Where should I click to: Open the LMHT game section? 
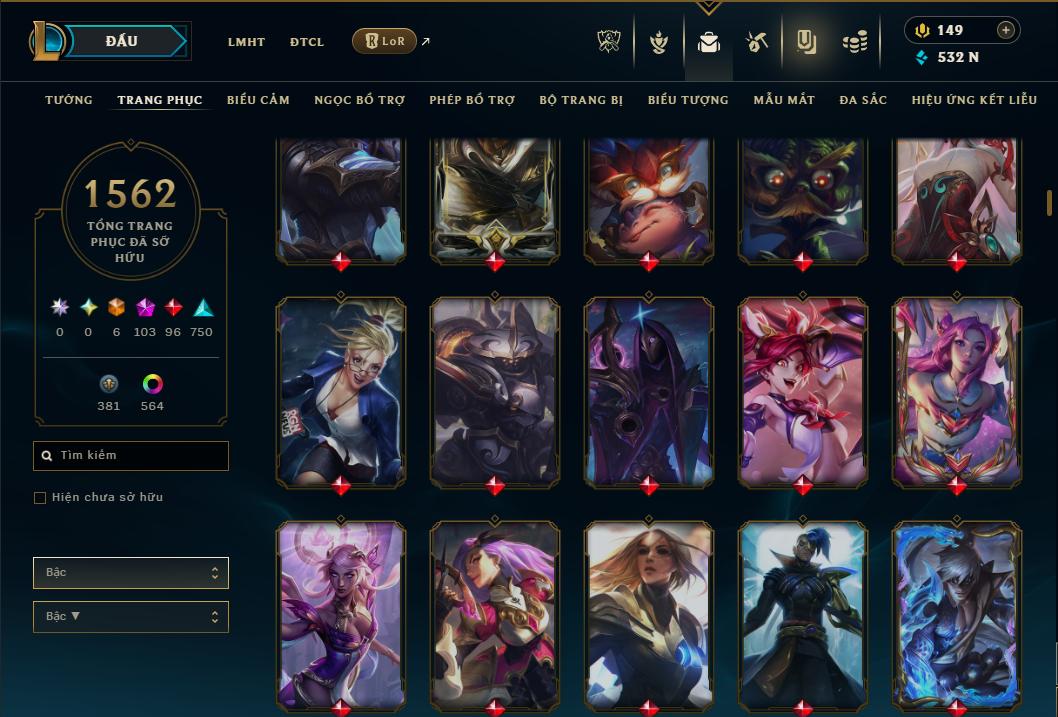(x=246, y=42)
